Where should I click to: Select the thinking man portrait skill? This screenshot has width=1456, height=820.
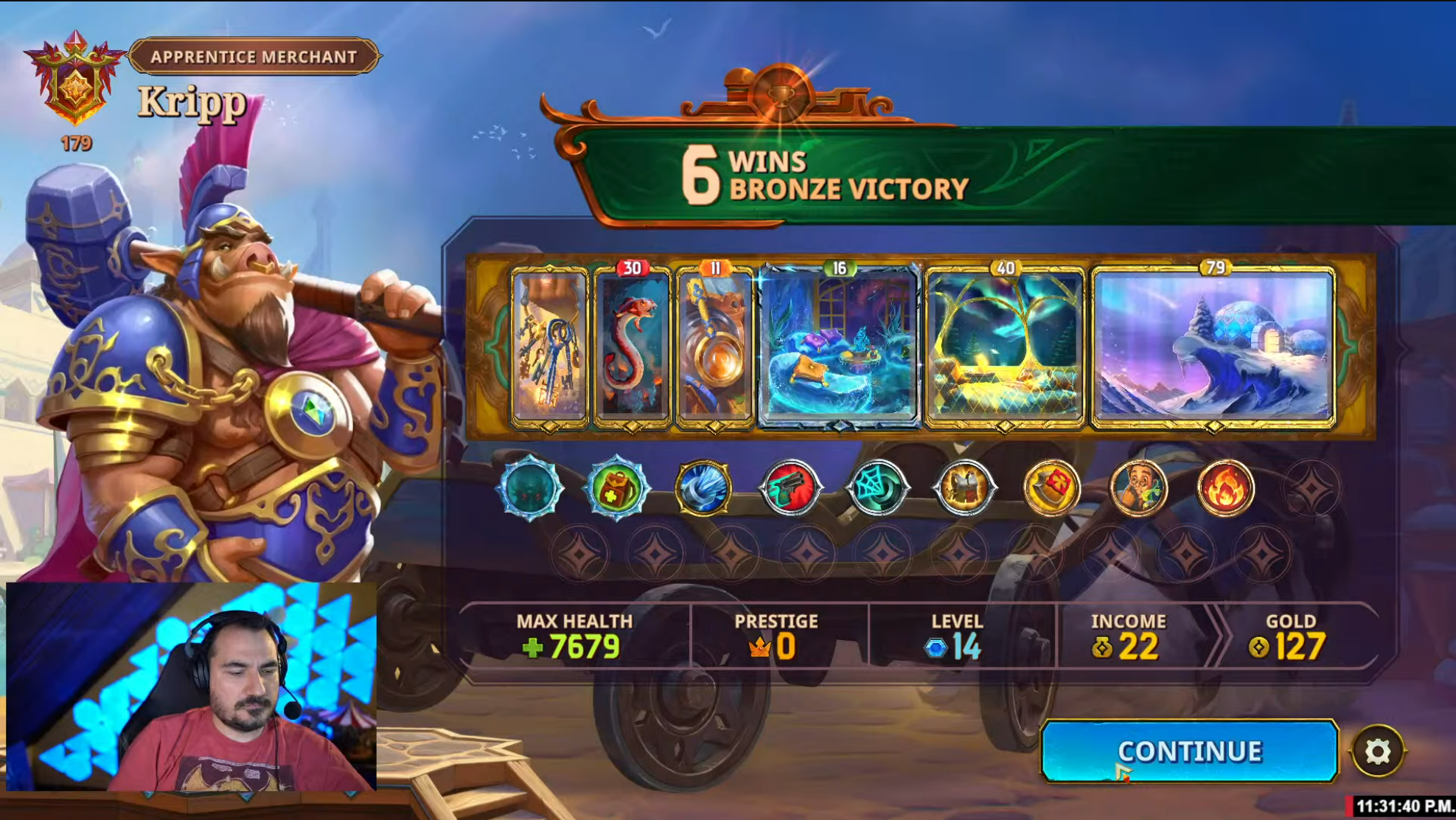tap(1138, 487)
